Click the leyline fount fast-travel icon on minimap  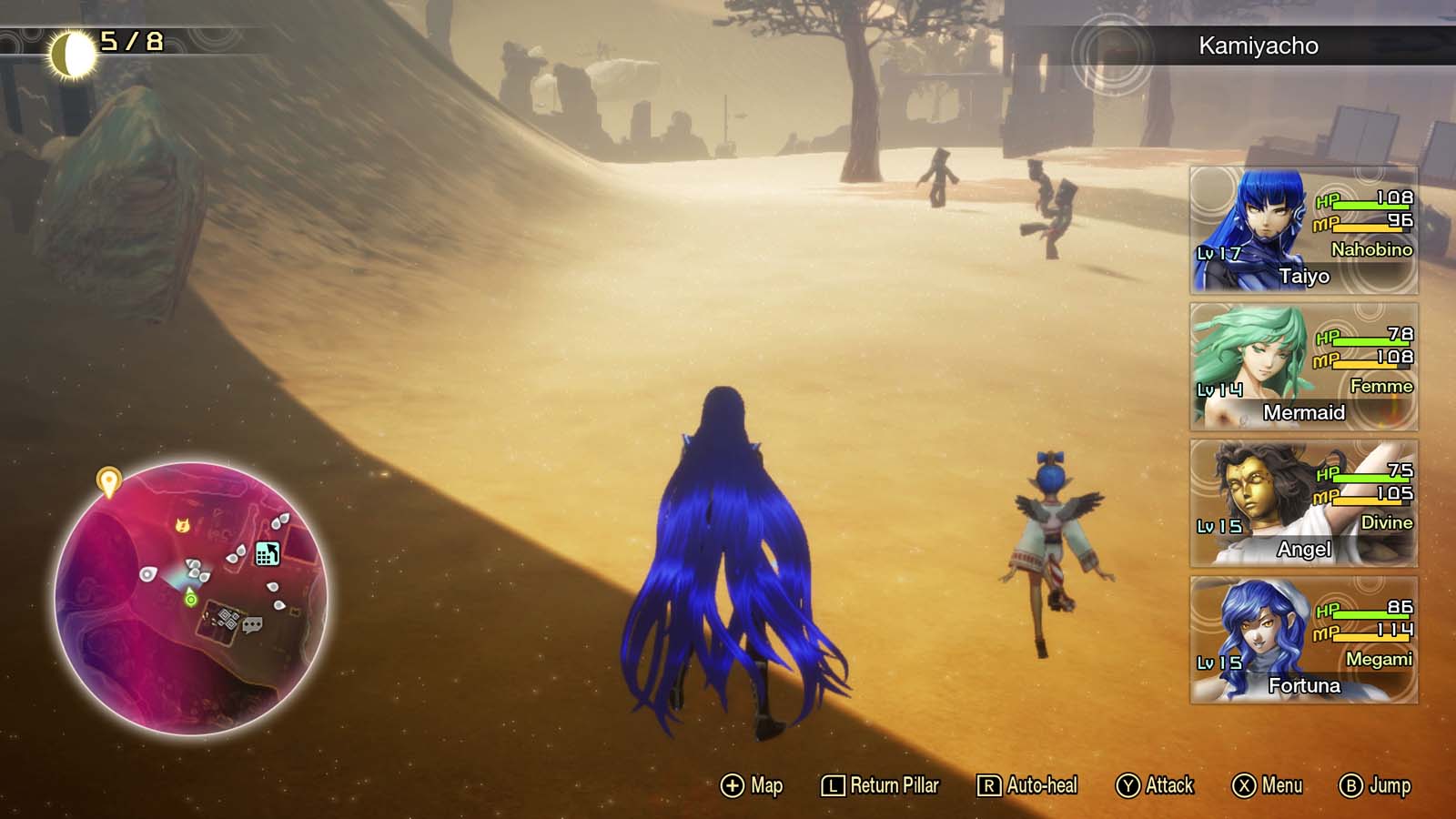[268, 553]
